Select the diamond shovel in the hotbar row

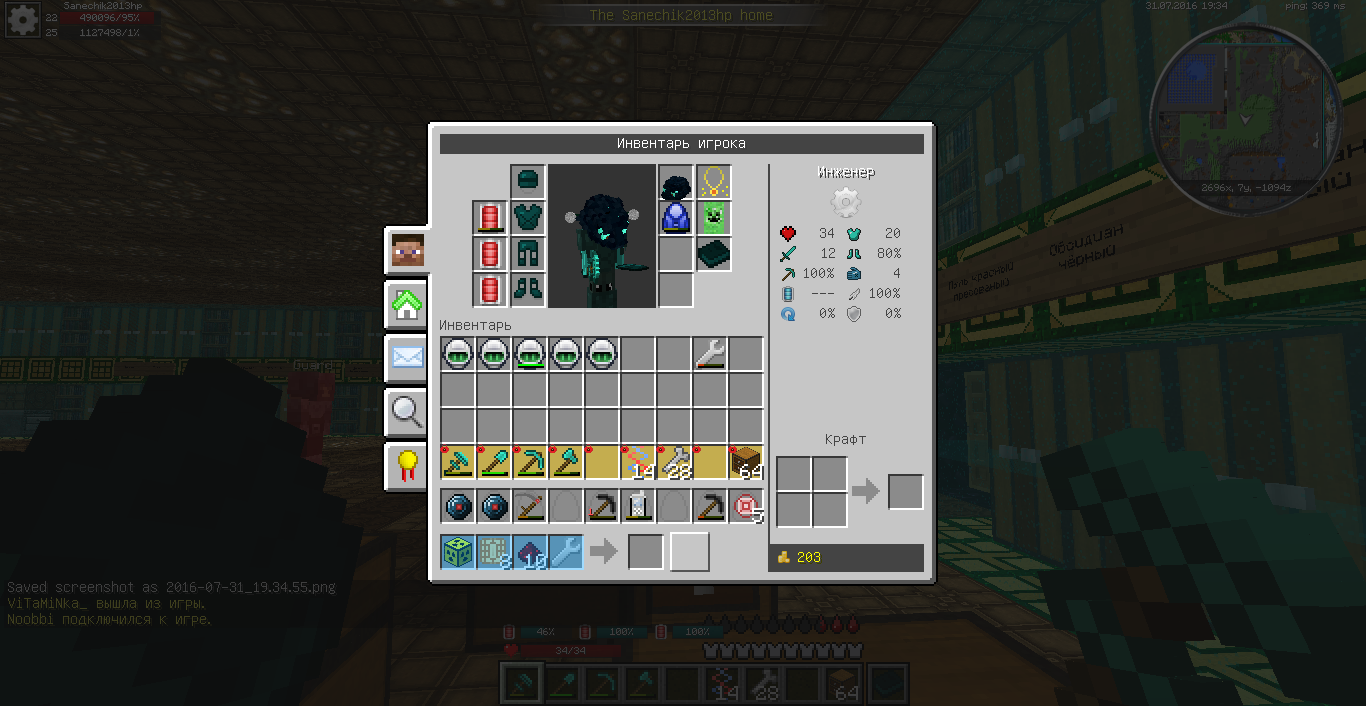tap(493, 462)
